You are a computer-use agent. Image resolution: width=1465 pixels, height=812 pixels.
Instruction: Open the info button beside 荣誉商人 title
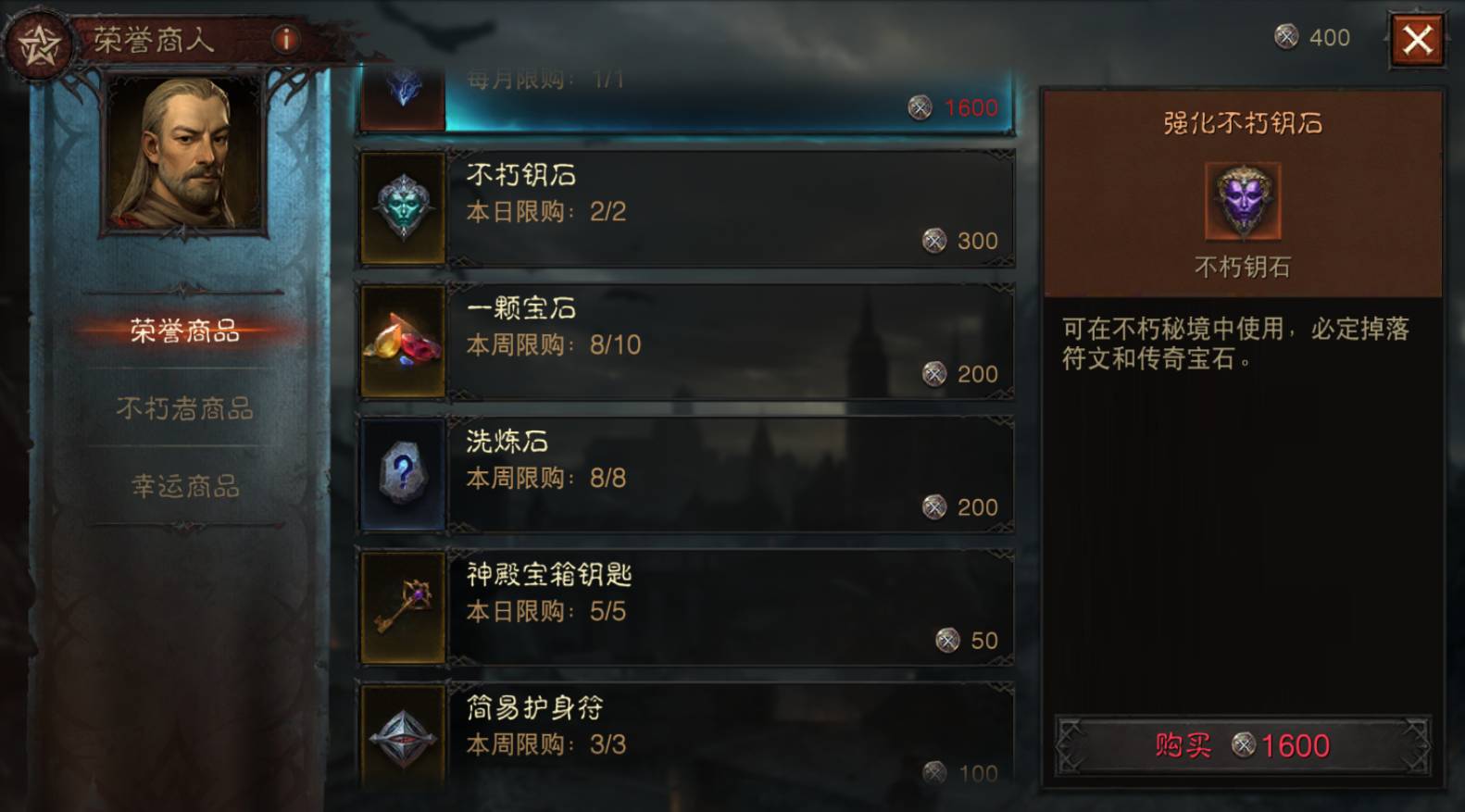tap(285, 39)
